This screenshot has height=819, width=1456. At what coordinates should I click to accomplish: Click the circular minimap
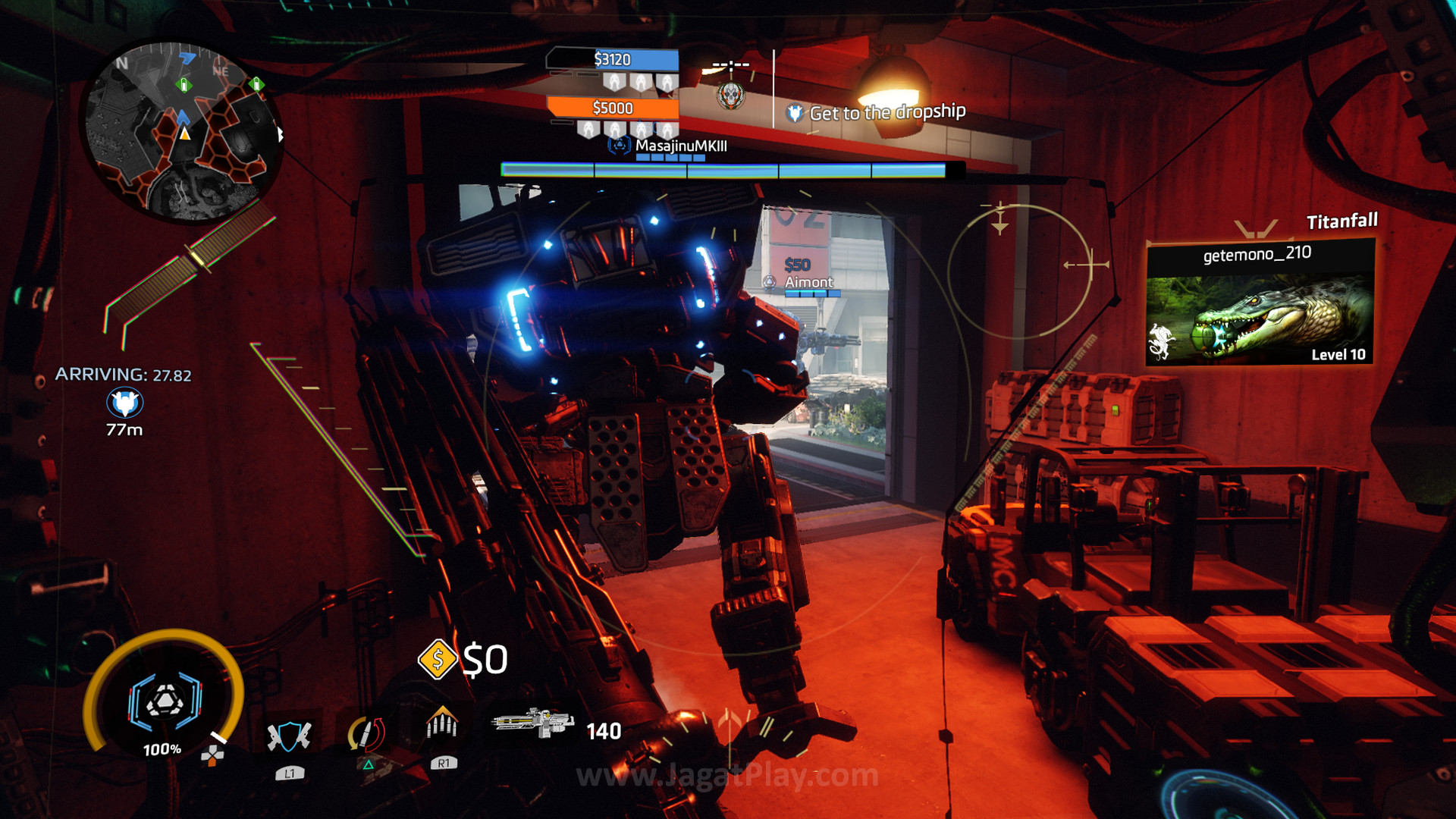click(184, 133)
